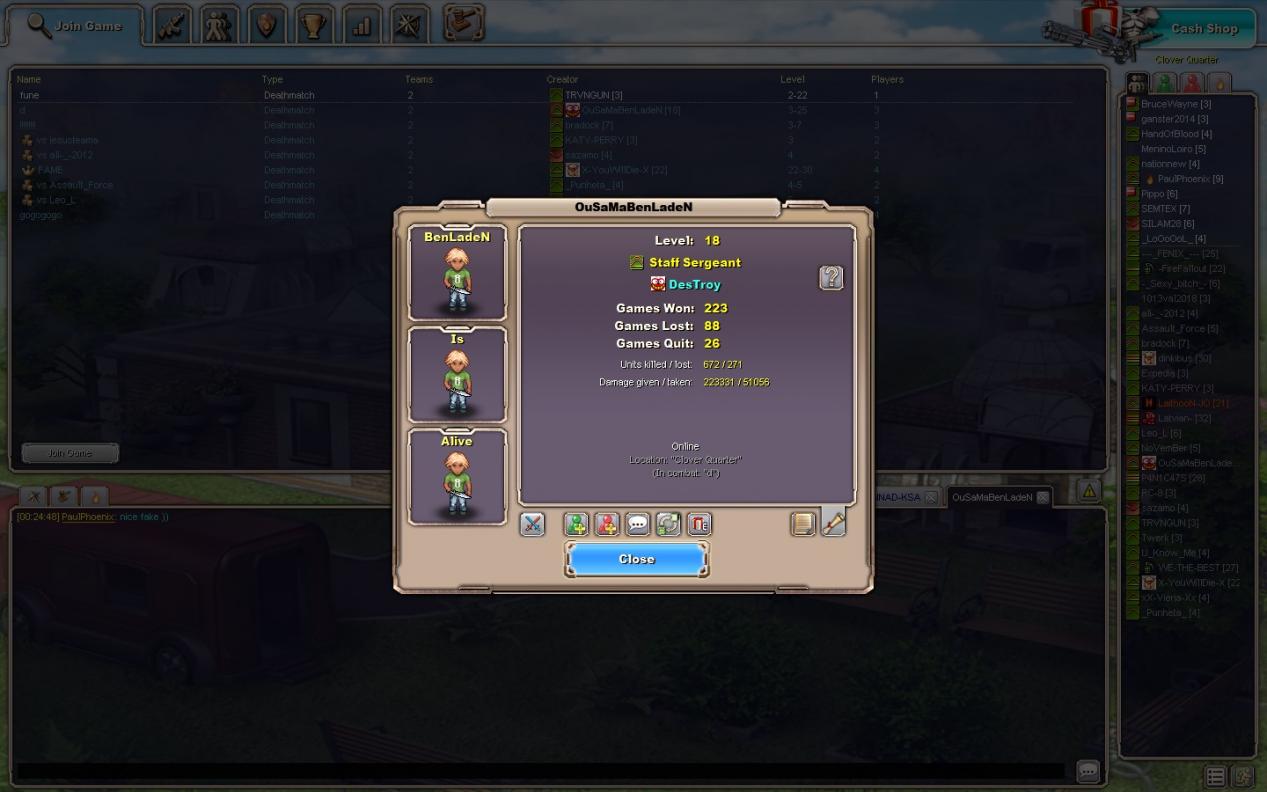Open the shield tab in top bar
Viewport: 1267px width, 792px height.
coord(266,26)
